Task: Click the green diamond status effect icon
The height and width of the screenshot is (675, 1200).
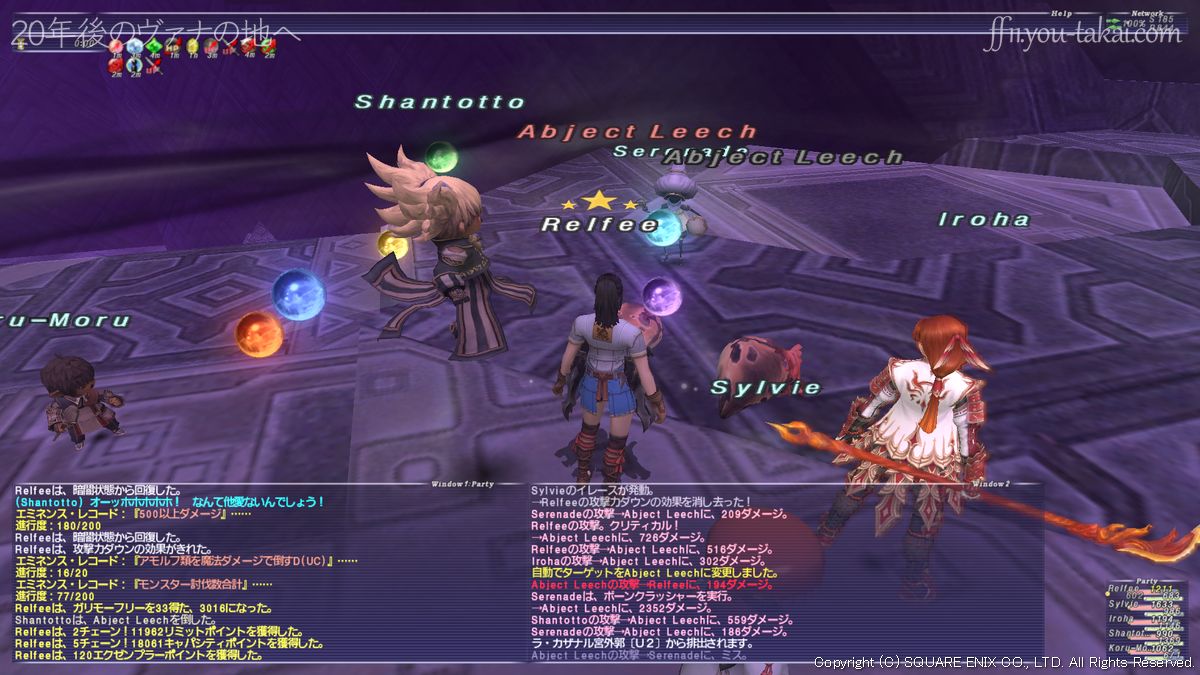Action: [x=154, y=45]
